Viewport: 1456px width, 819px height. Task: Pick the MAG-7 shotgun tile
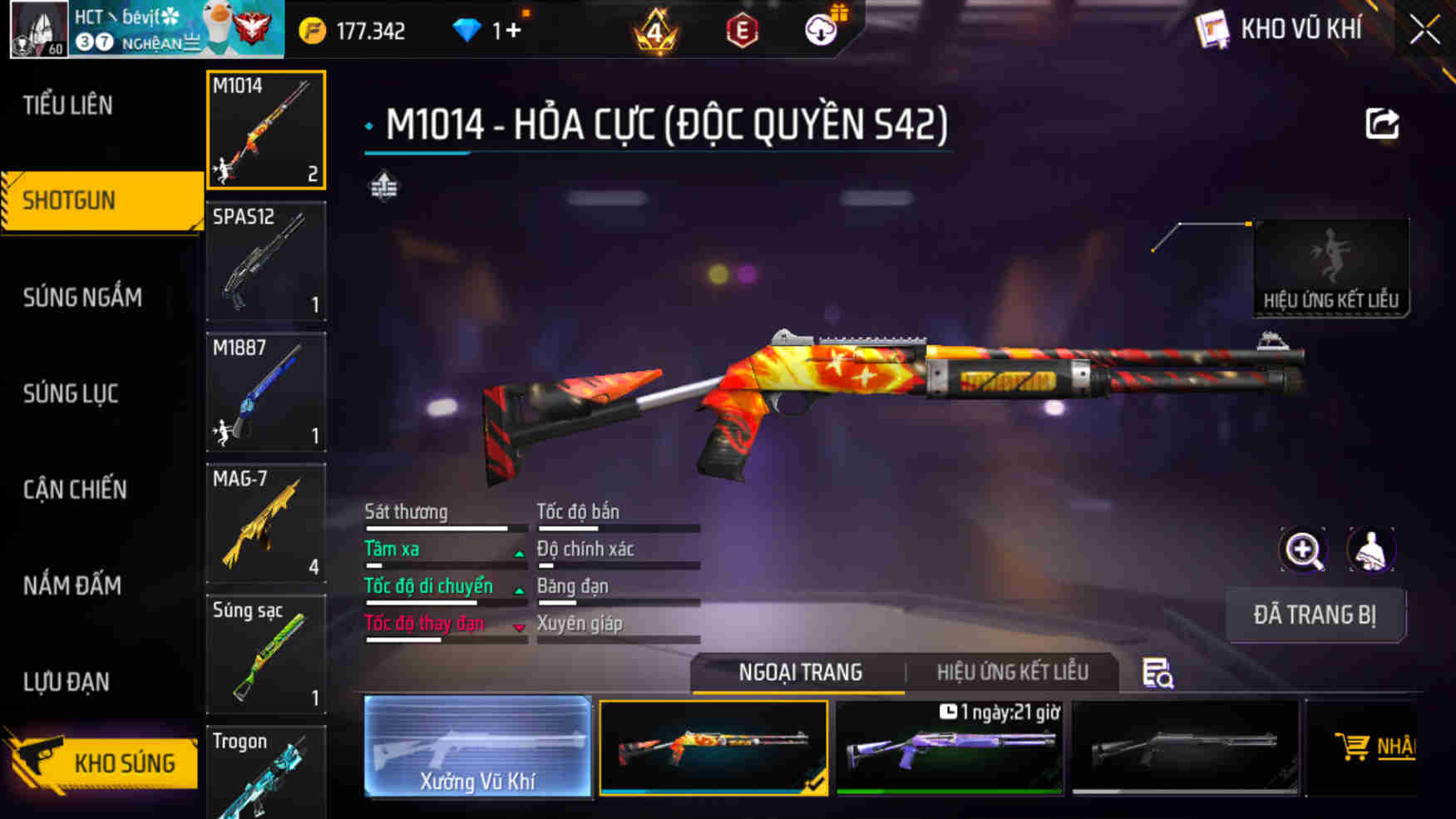[x=266, y=523]
